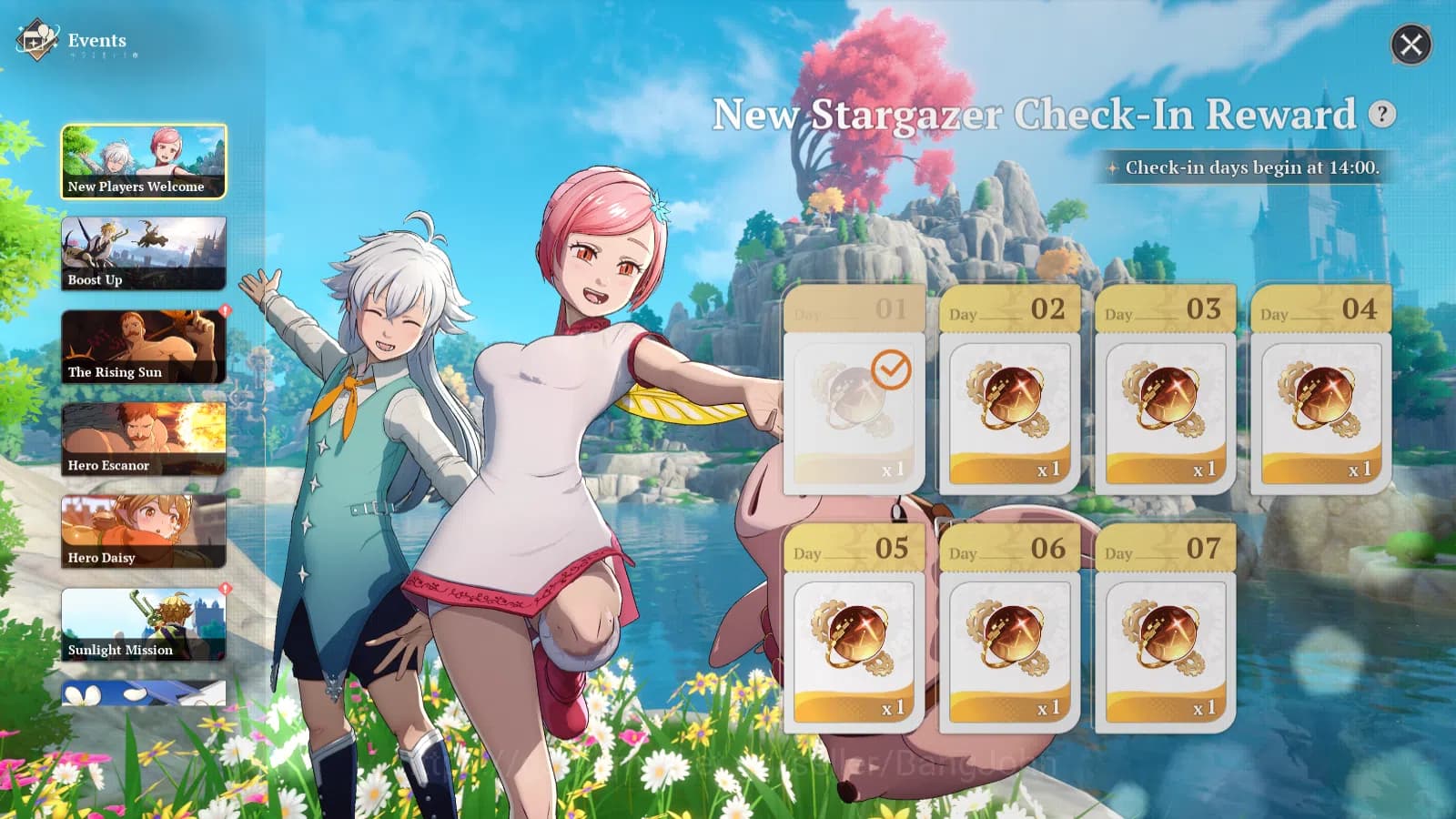1456x819 pixels.
Task: Click the notification badge on The Rising Sun
Action: 224,310
